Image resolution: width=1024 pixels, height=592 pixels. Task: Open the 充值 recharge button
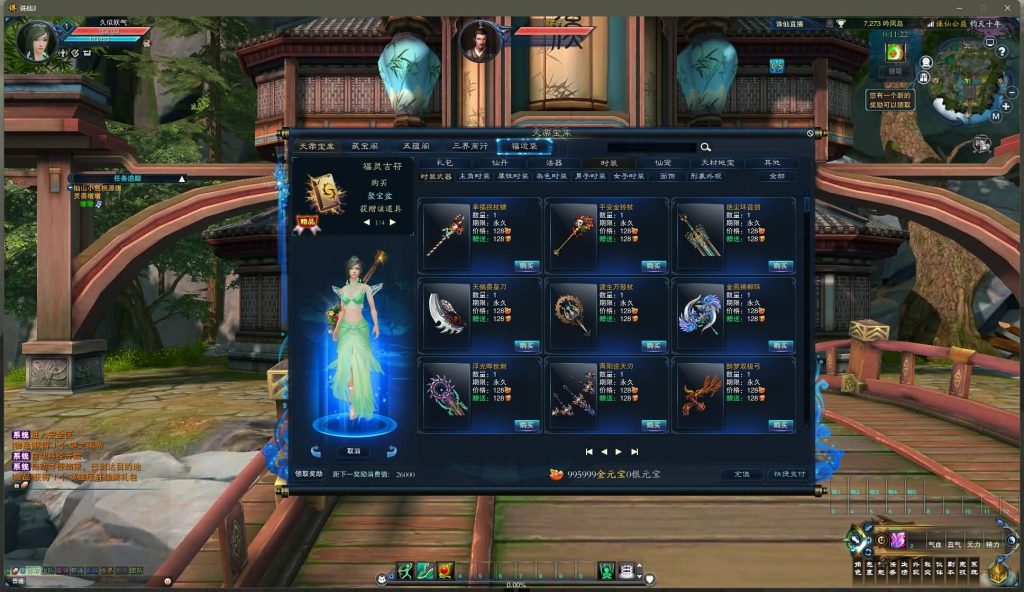pyautogui.click(x=741, y=474)
